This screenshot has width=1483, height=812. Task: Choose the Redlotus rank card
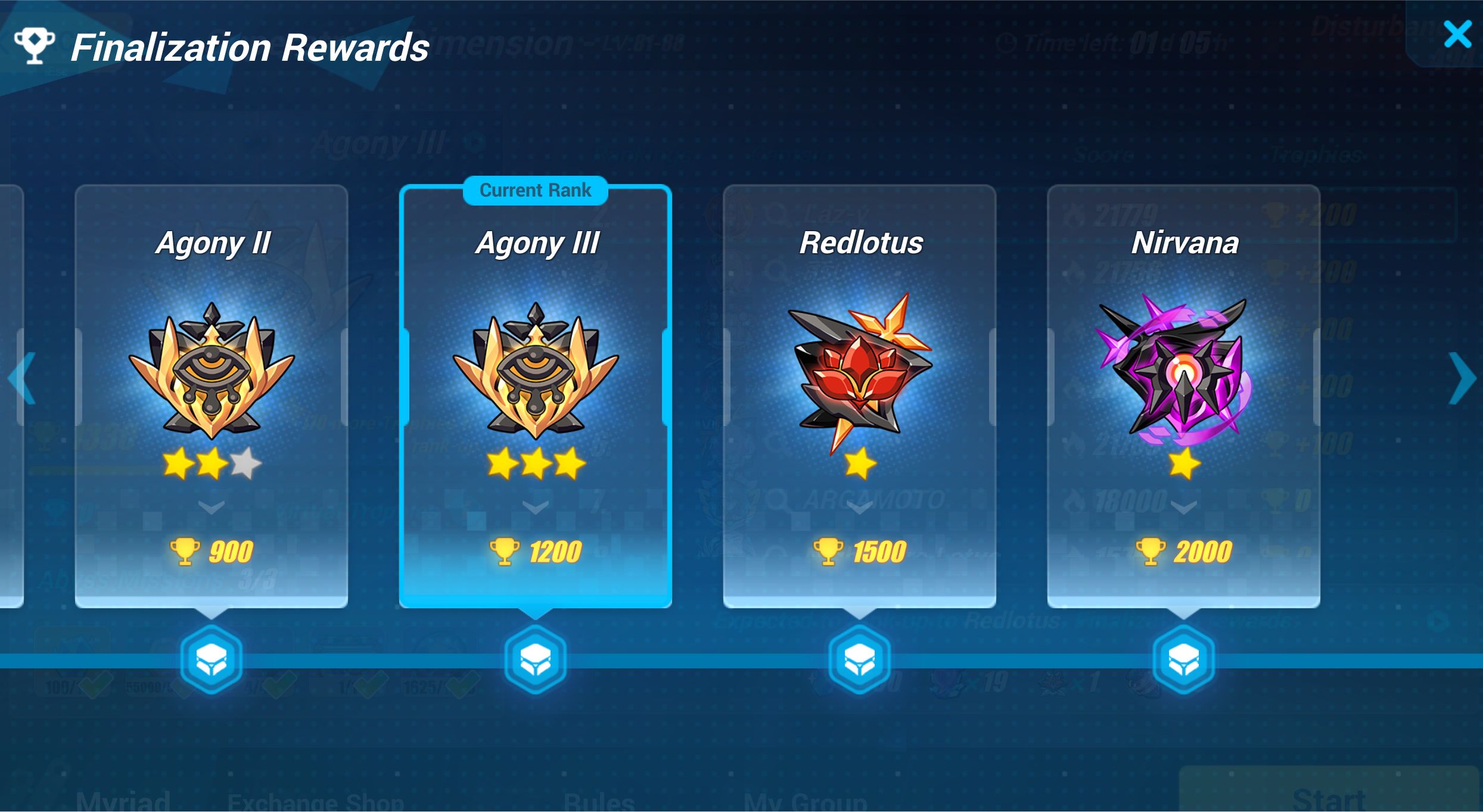859,369
